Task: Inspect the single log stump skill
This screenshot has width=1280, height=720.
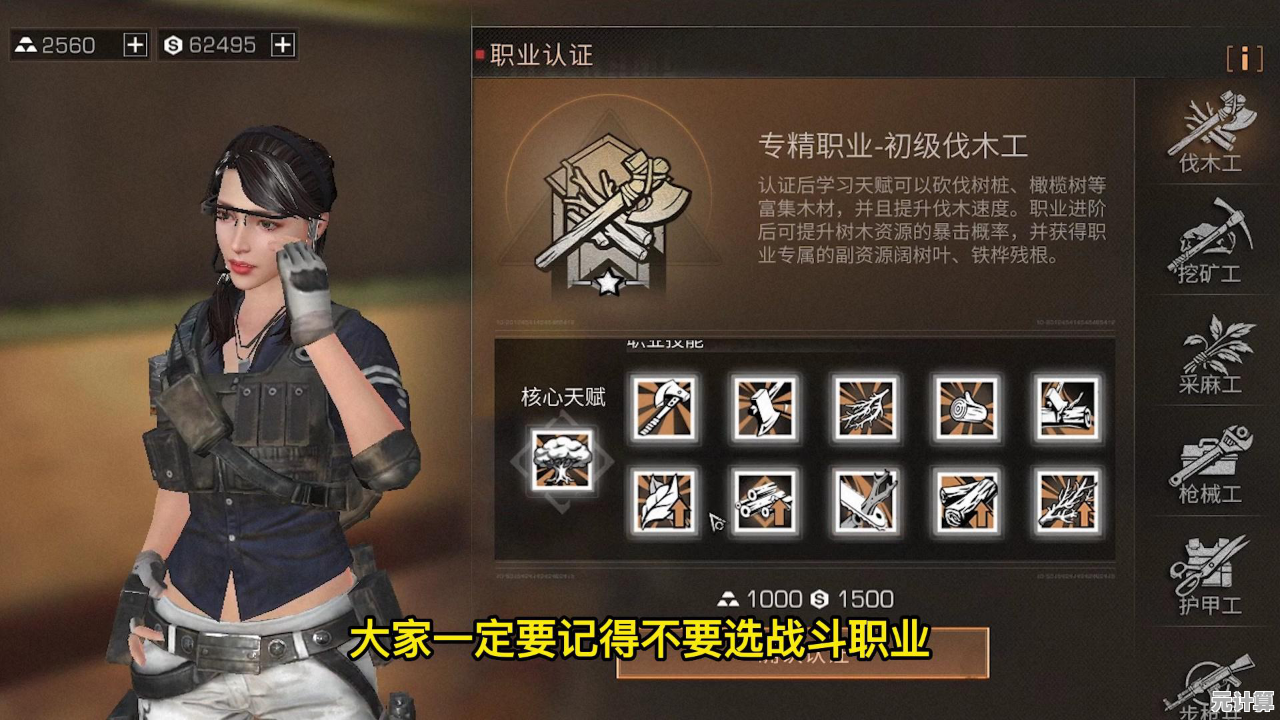Action: 966,408
